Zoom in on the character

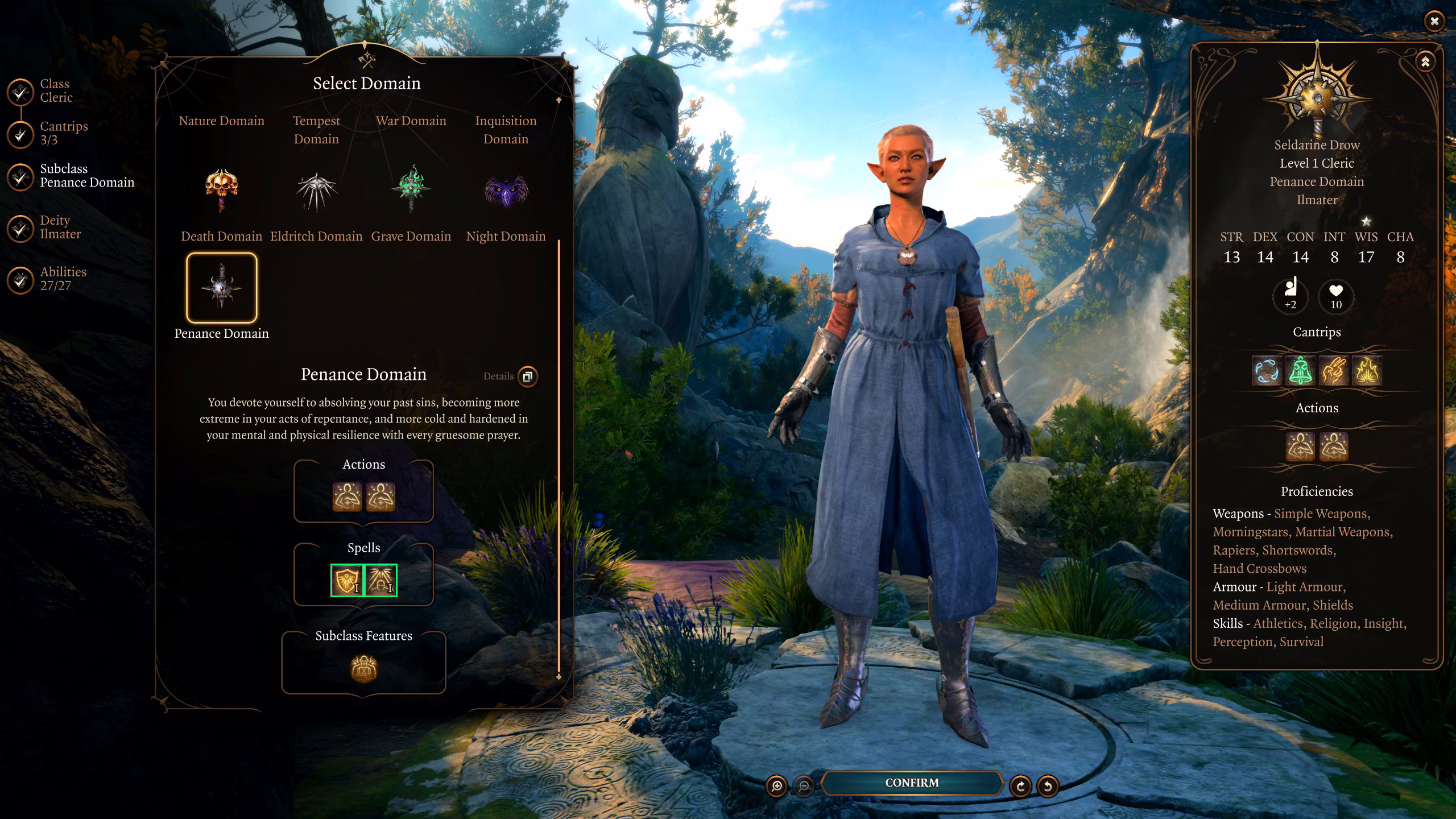(776, 786)
